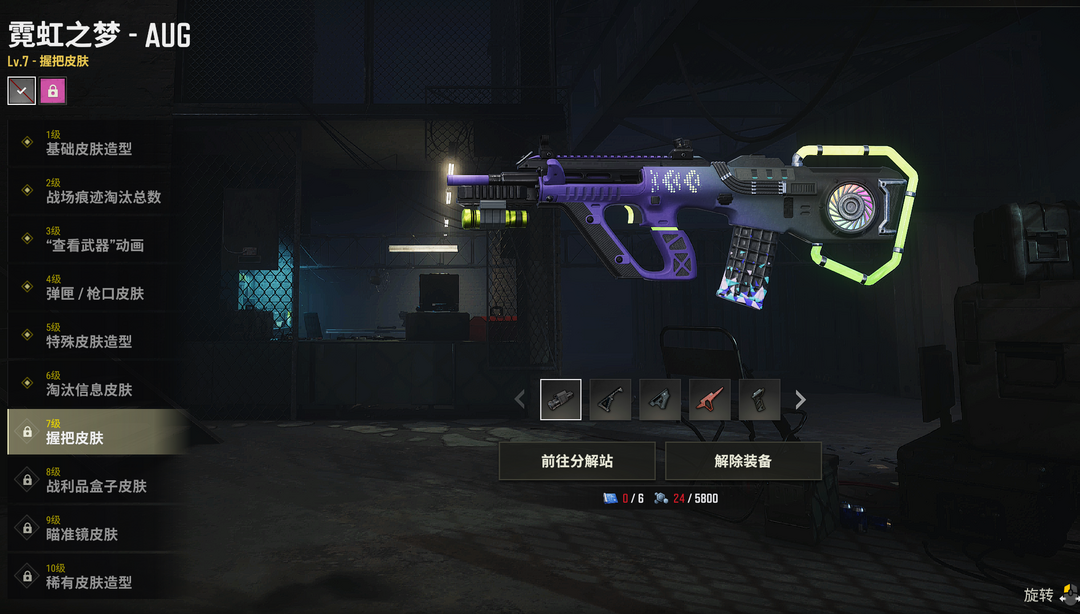Open locked level 8 战利品盒子皮肤 entry
This screenshot has width=1080, height=614.
(95, 480)
